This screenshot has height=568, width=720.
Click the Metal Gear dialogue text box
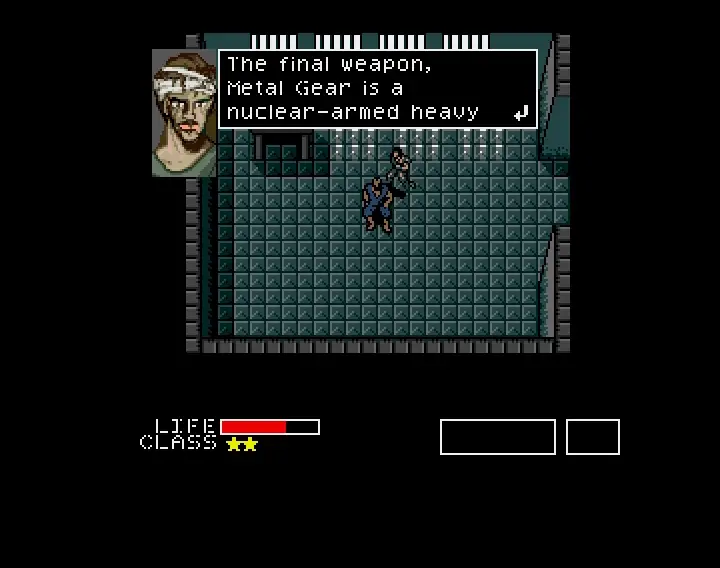click(x=377, y=89)
